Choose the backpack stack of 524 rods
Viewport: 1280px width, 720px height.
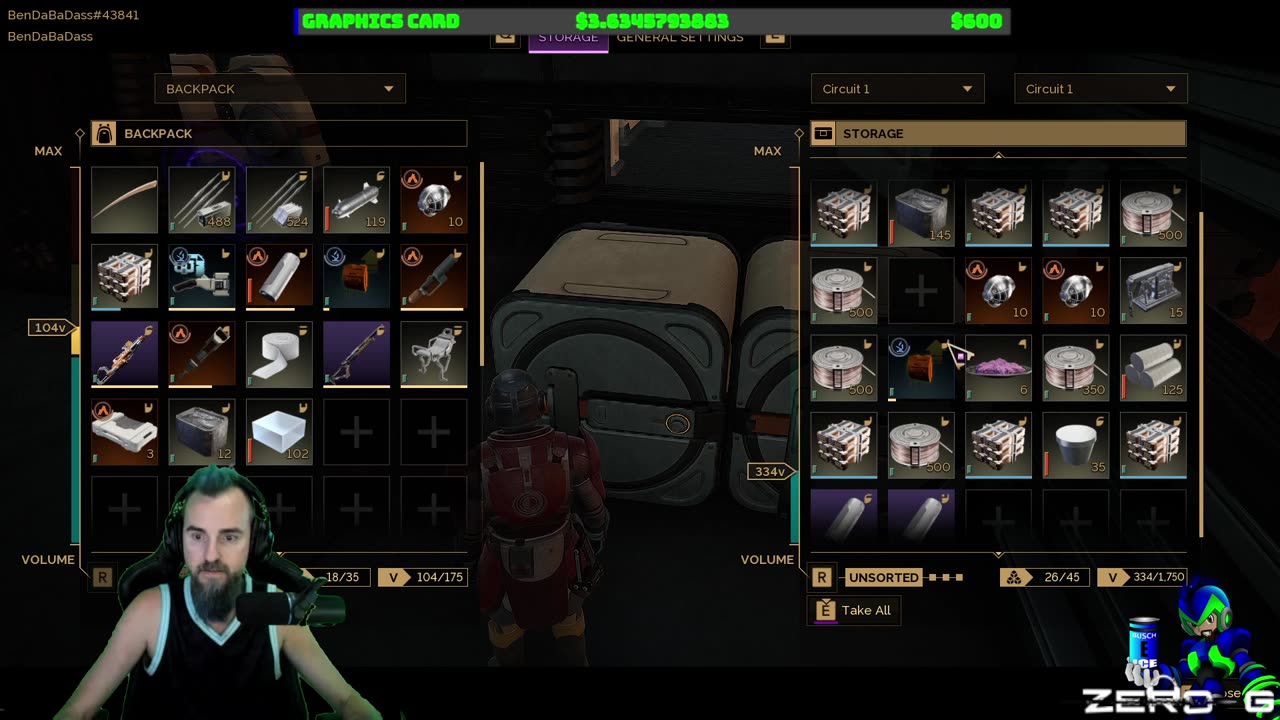click(279, 200)
